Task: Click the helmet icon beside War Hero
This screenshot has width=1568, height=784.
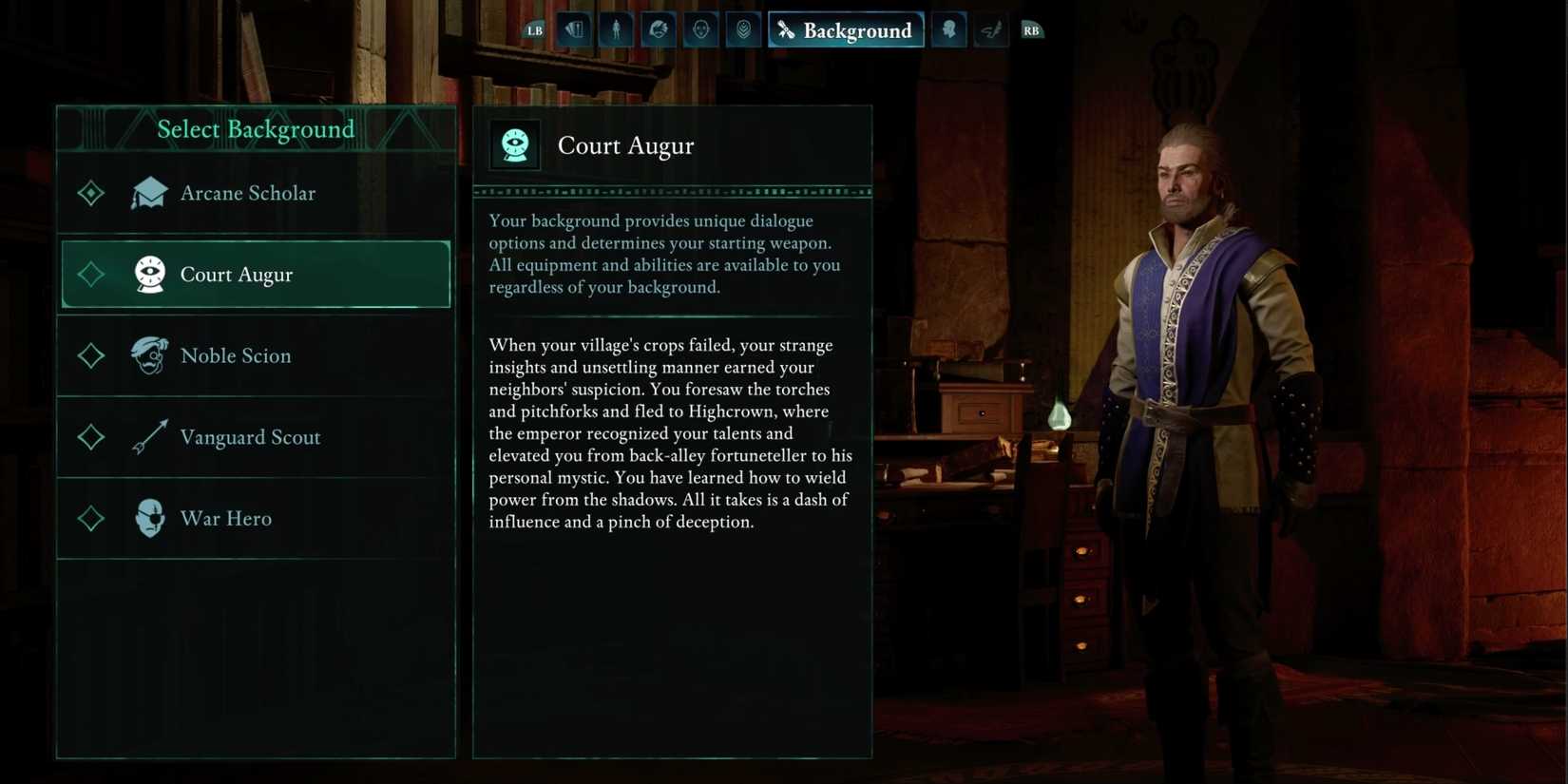Action: (149, 518)
